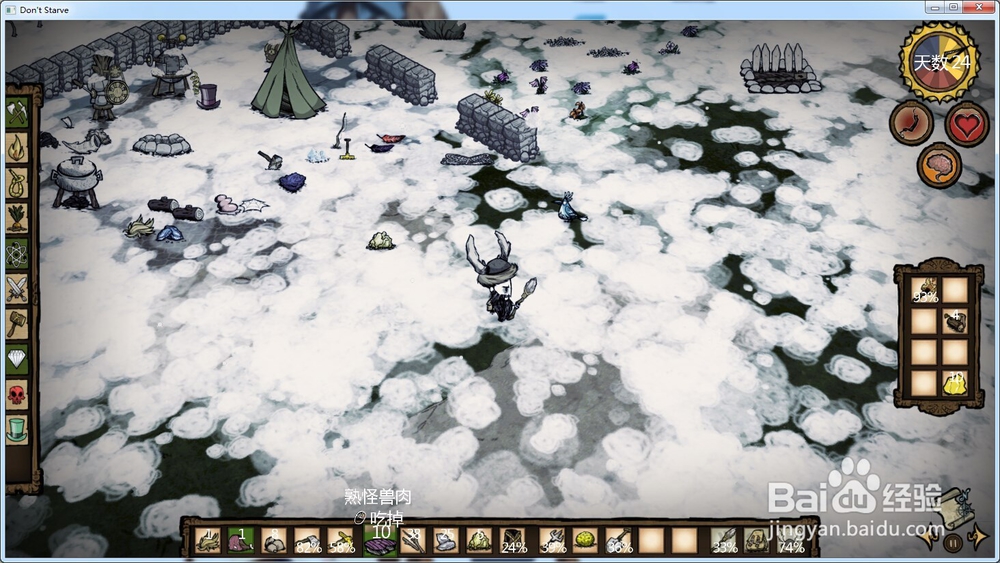Select the yellow gold item in backpack
Image resolution: width=1000 pixels, height=563 pixels.
(955, 381)
